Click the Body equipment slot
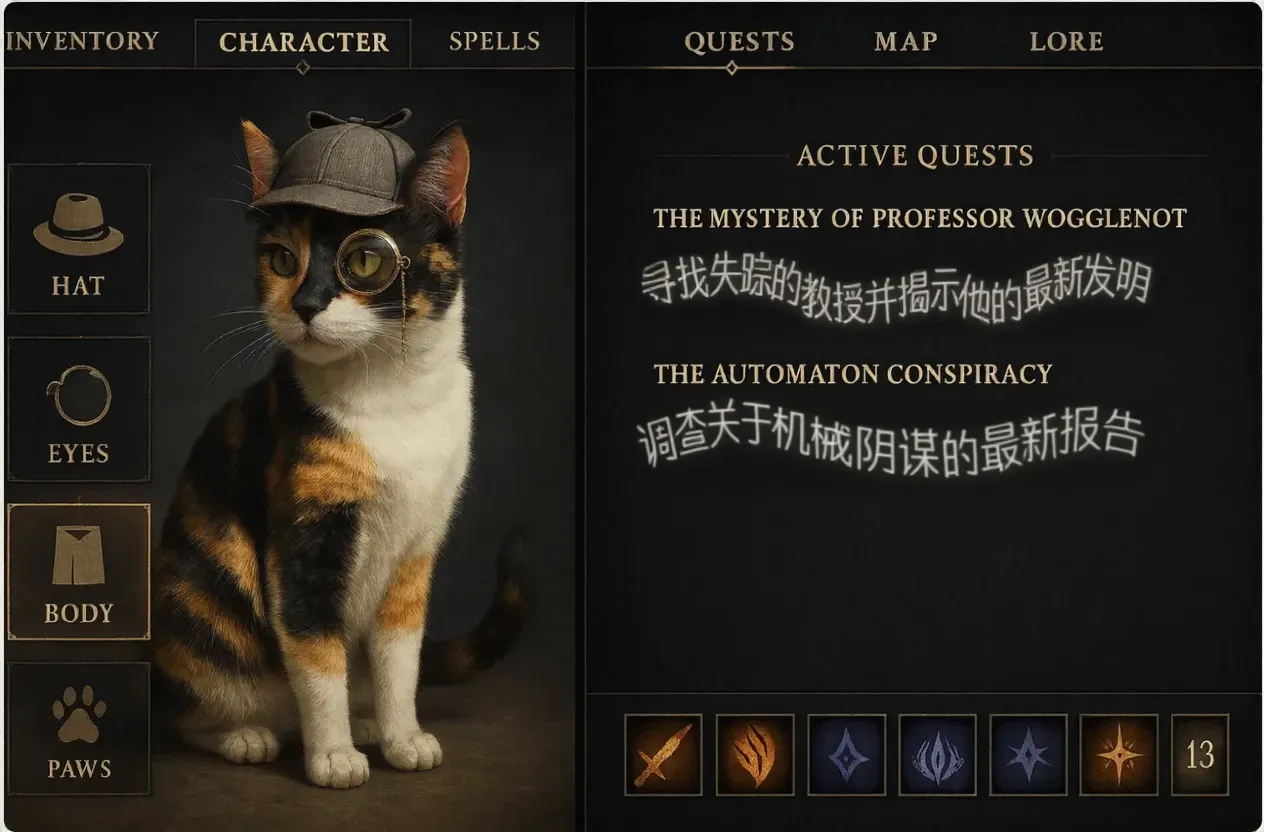Viewport: 1264px width, 832px height. tap(78, 572)
